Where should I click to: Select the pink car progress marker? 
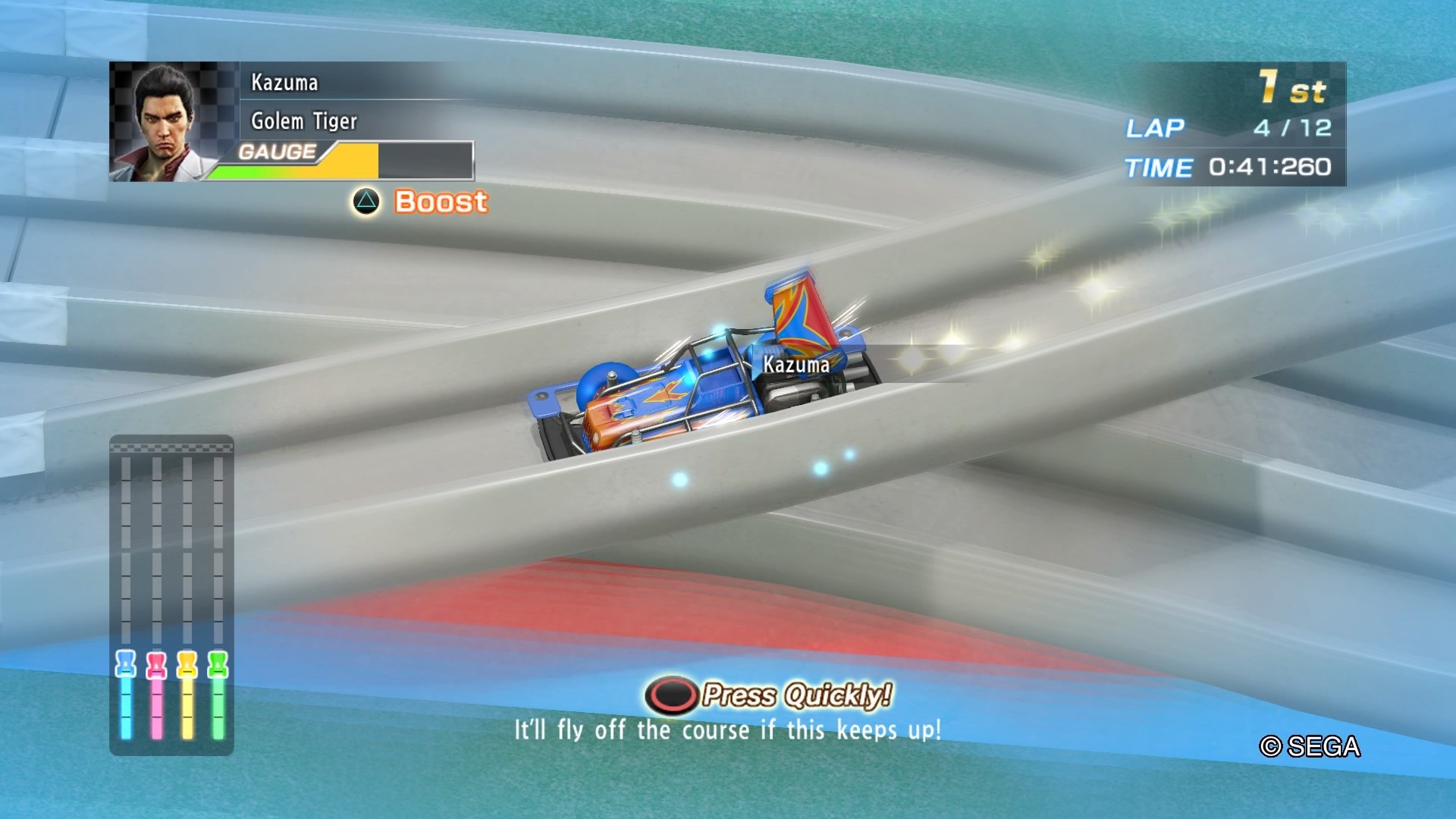coord(156,664)
